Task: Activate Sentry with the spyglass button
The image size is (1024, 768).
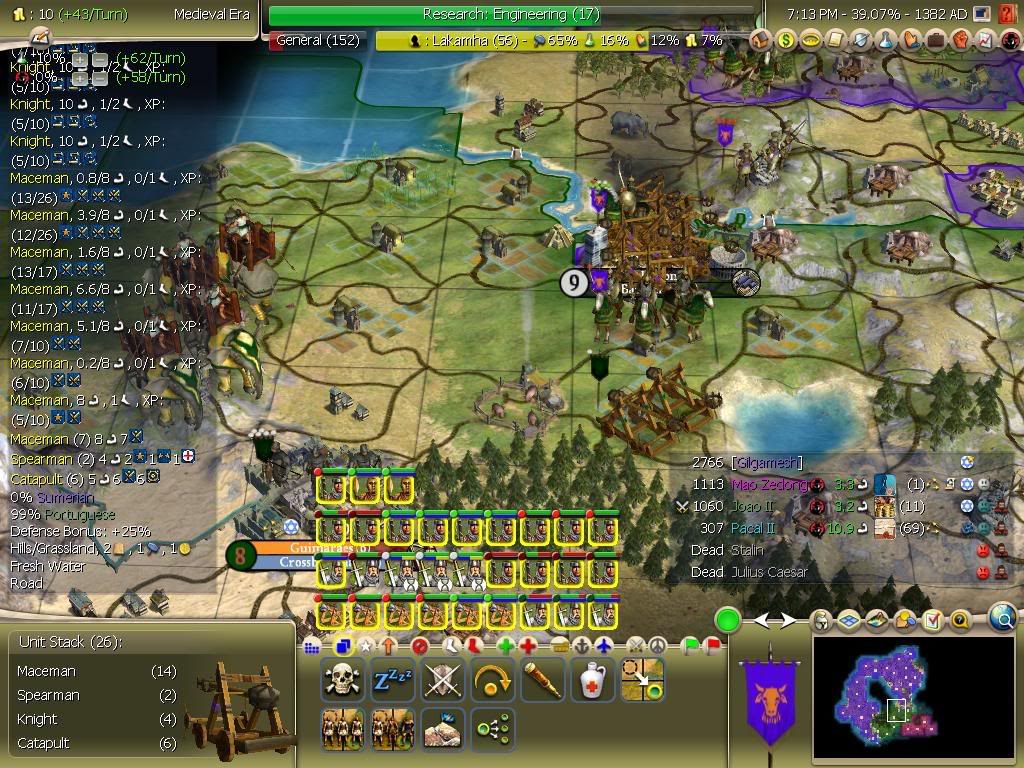Action: pos(542,680)
